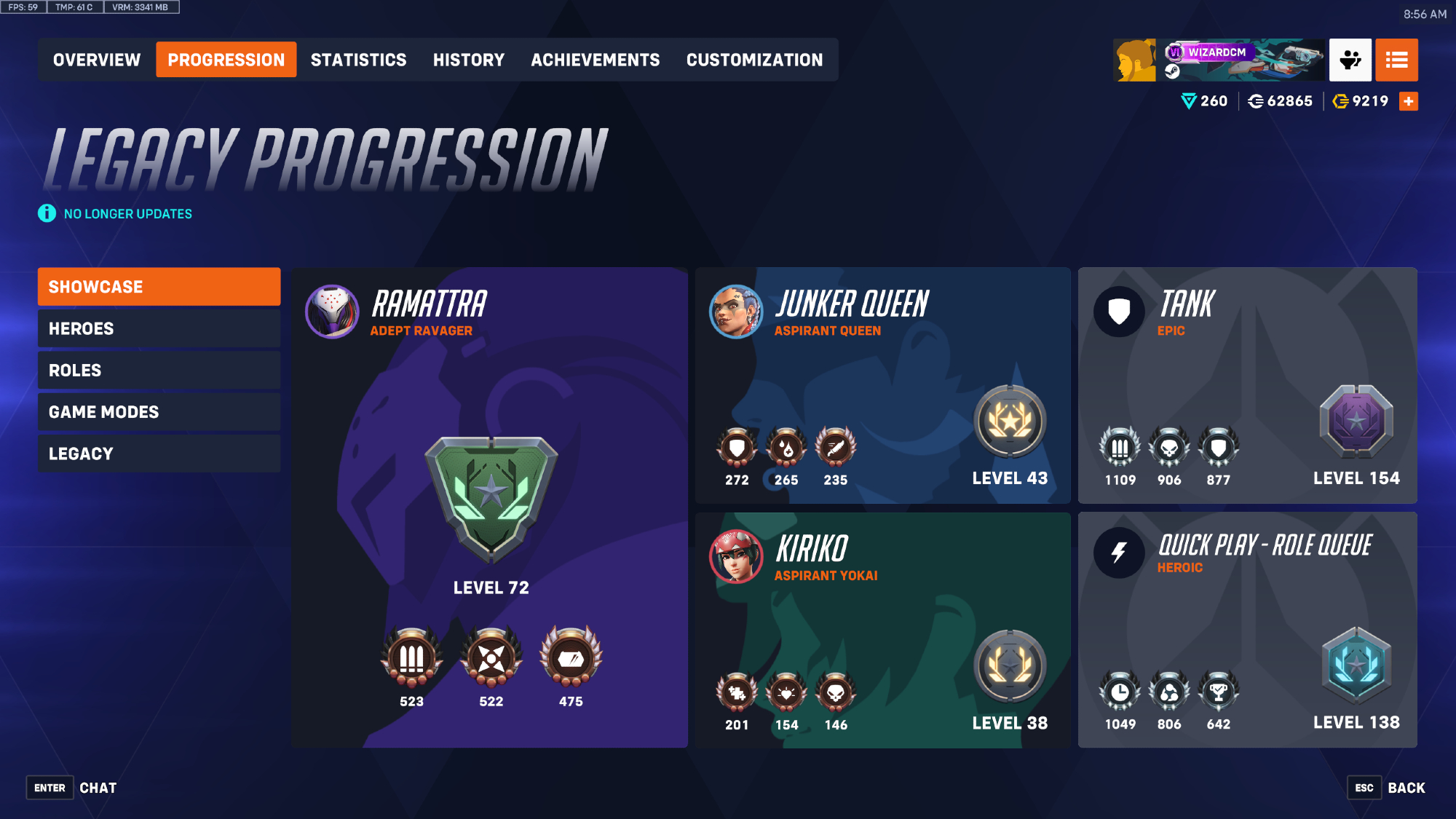Select the Progression tab
This screenshot has width=1456, height=819.
click(x=226, y=60)
